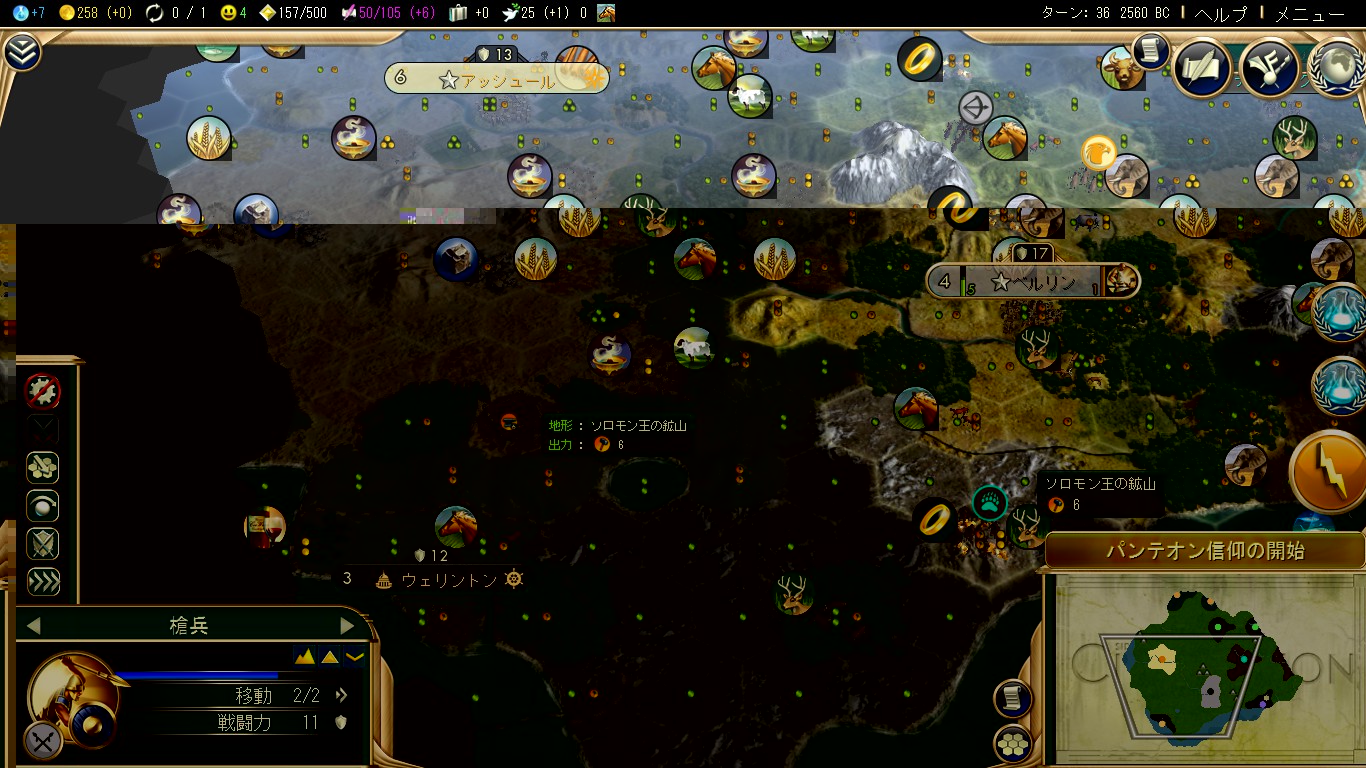
Task: Activate the fortify crossed-swords shield action
Action: (x=43, y=544)
